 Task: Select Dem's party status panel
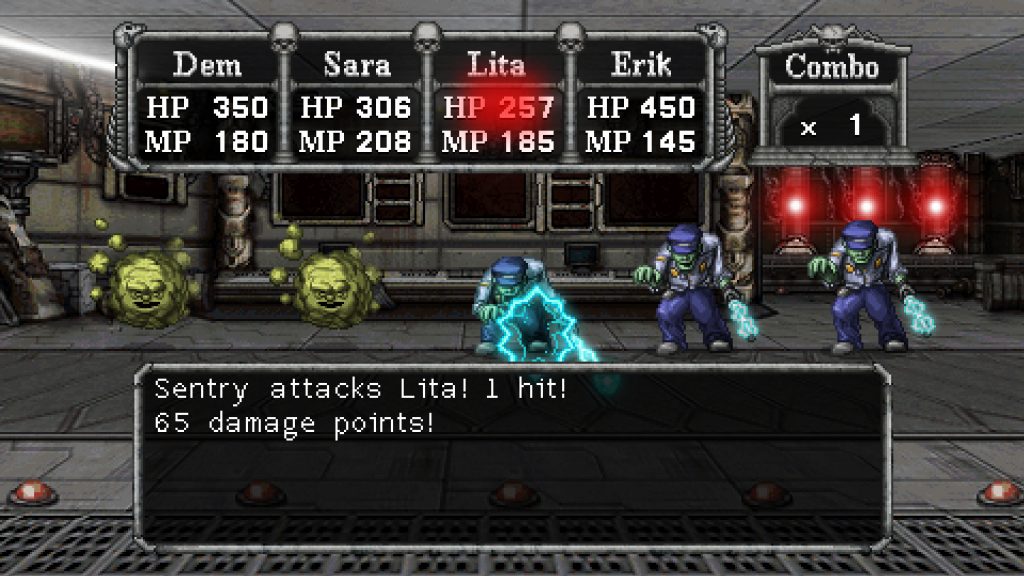[207, 105]
